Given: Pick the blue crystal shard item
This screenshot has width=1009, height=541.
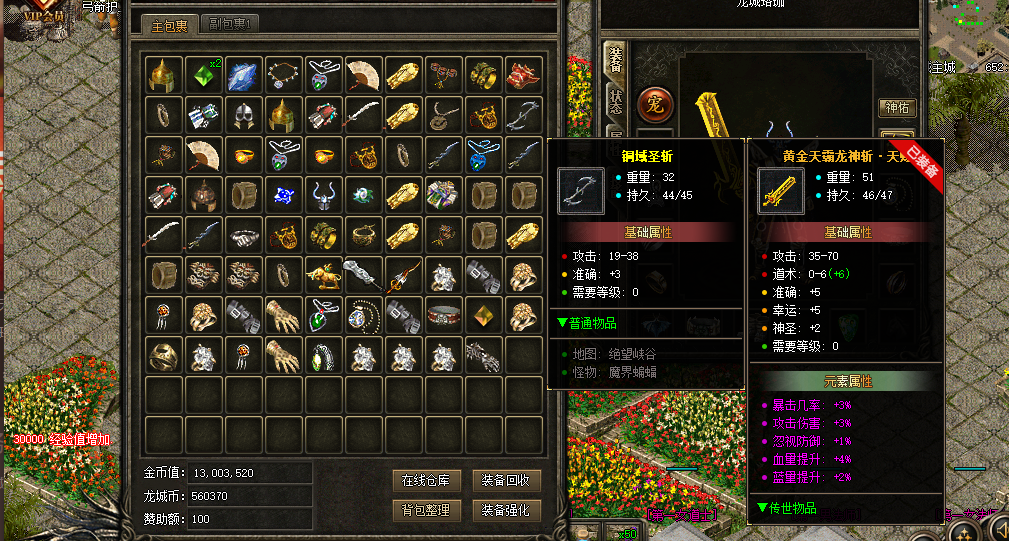Looking at the screenshot, I should (244, 75).
